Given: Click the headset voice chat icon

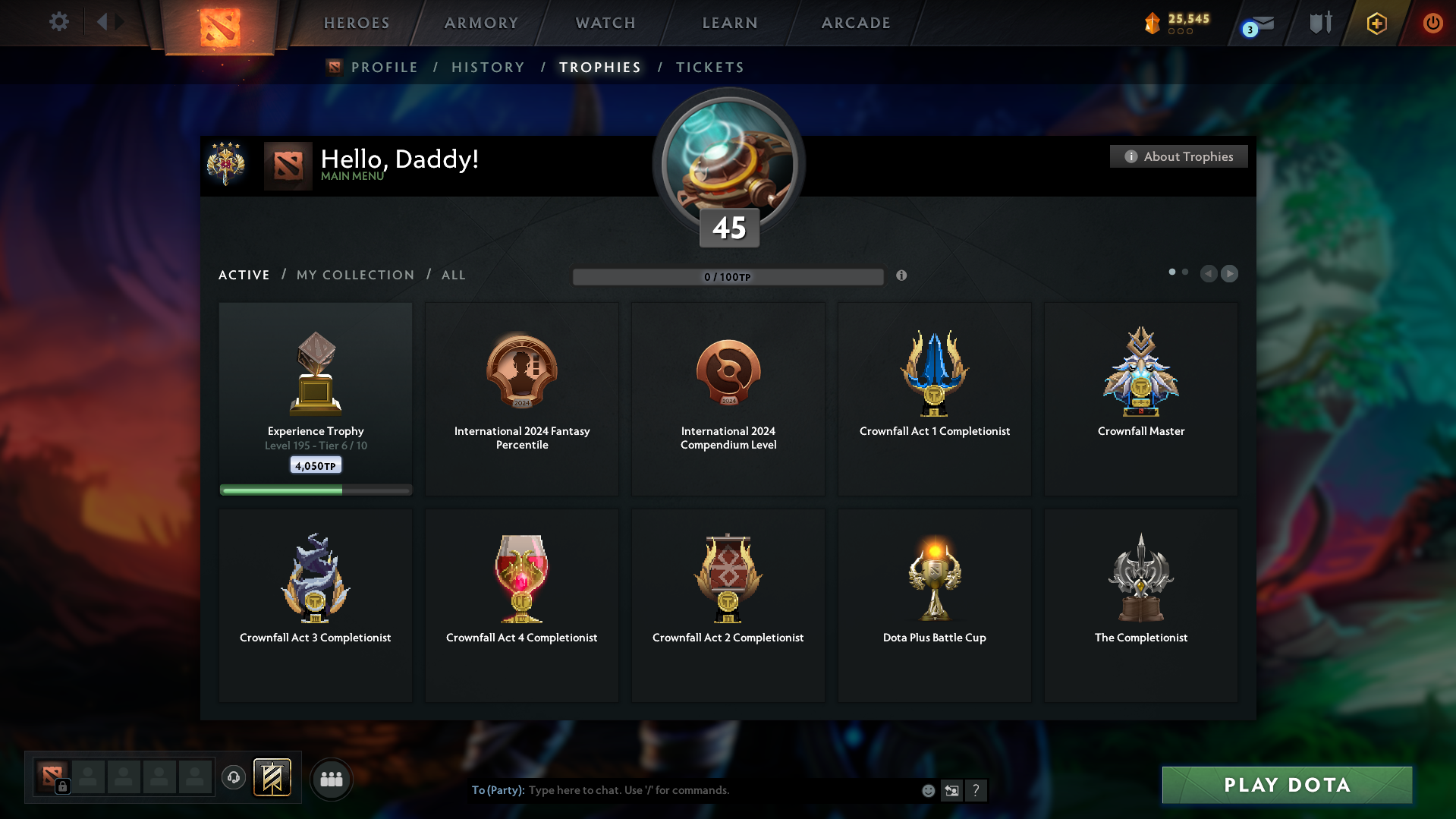Looking at the screenshot, I should (x=234, y=778).
